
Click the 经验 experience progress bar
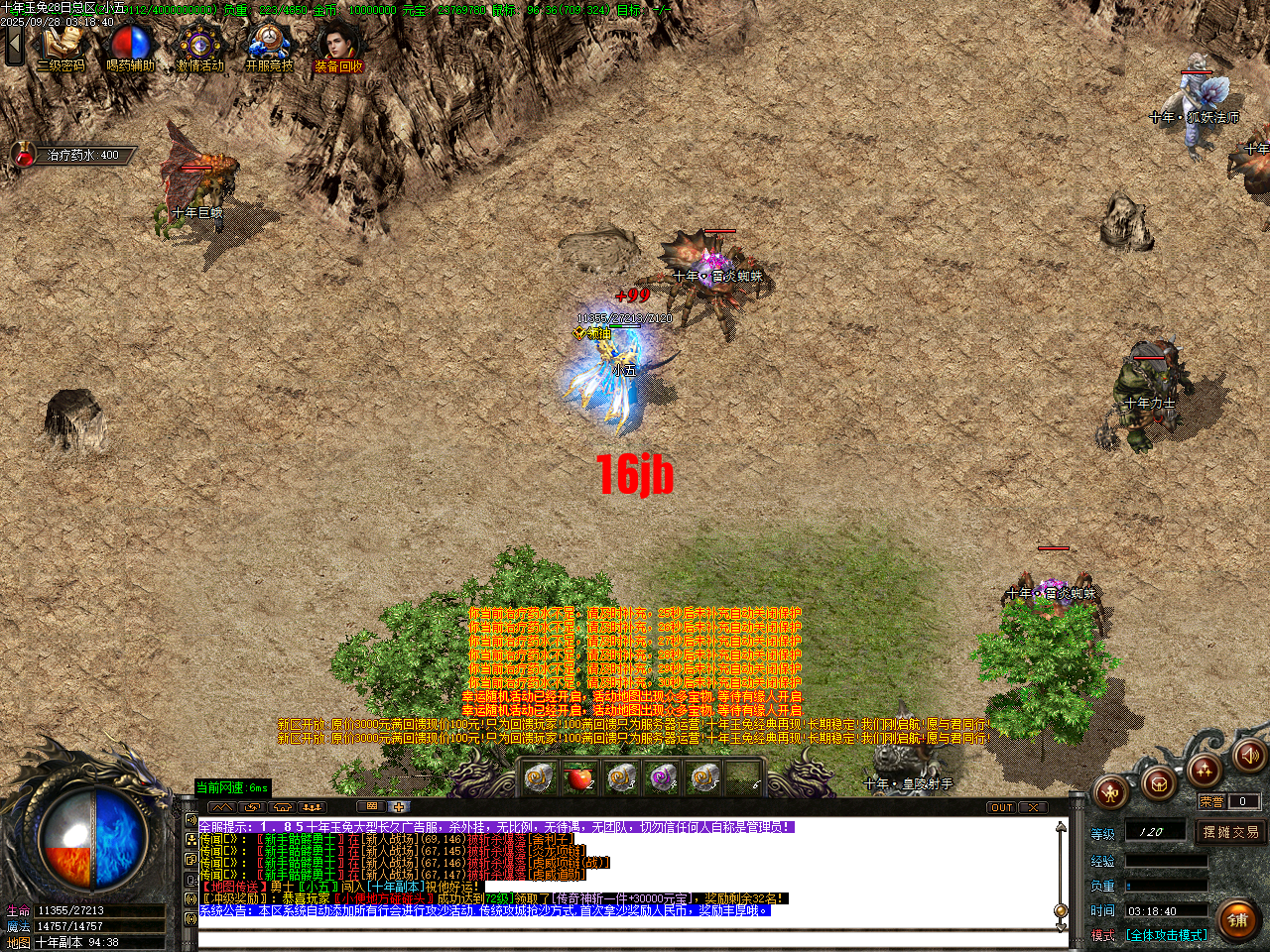tap(1166, 861)
